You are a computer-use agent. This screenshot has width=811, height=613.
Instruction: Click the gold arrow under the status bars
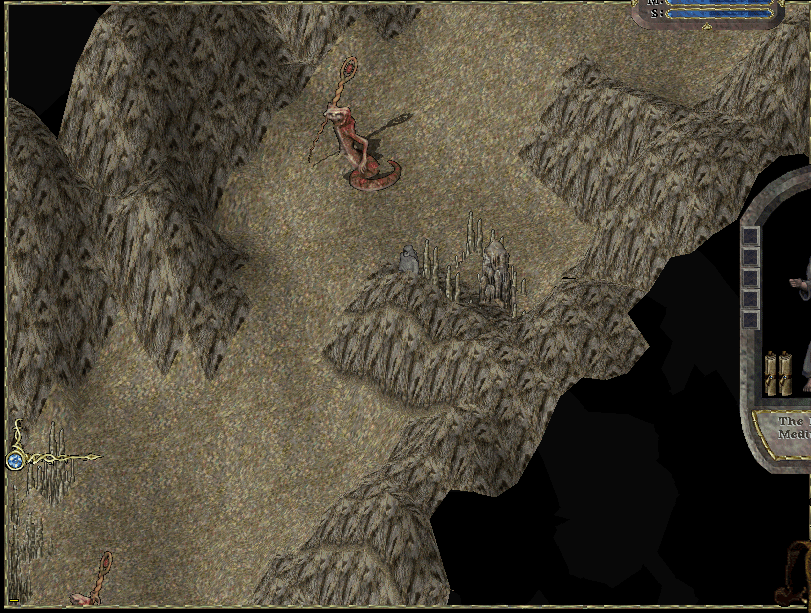coord(707,27)
